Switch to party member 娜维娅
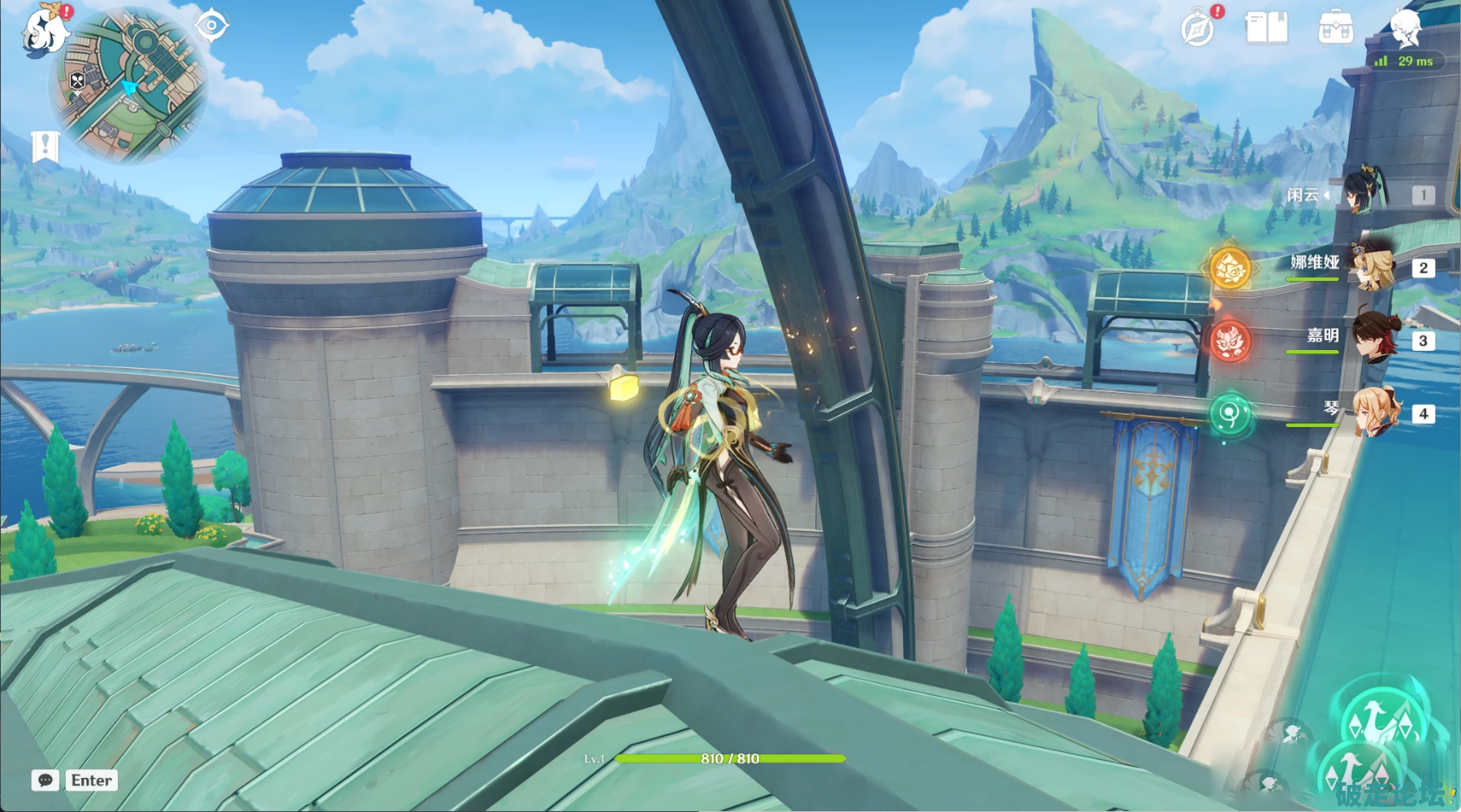1461x812 pixels. pos(1372,266)
